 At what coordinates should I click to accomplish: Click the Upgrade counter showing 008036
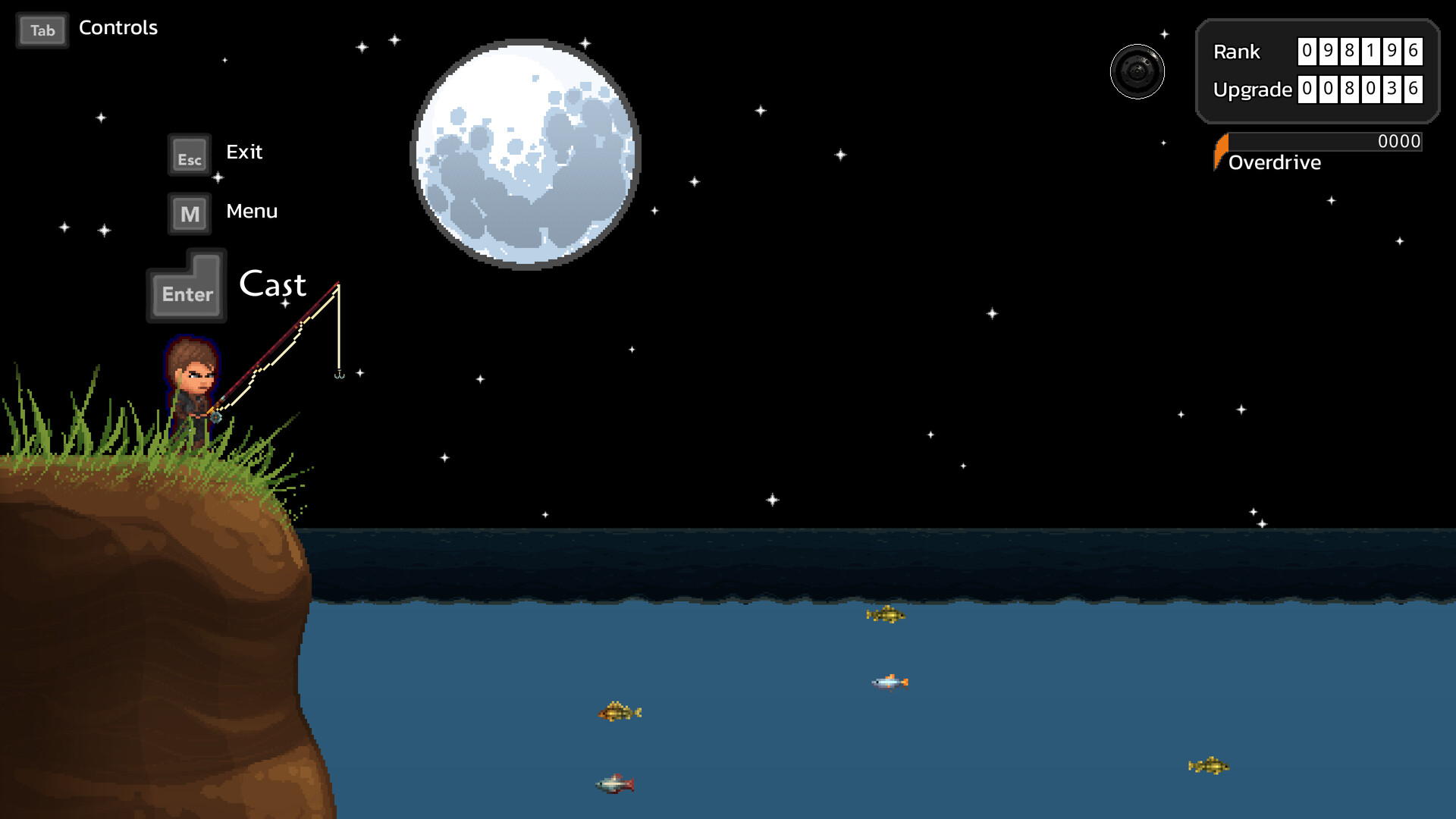tap(1360, 89)
